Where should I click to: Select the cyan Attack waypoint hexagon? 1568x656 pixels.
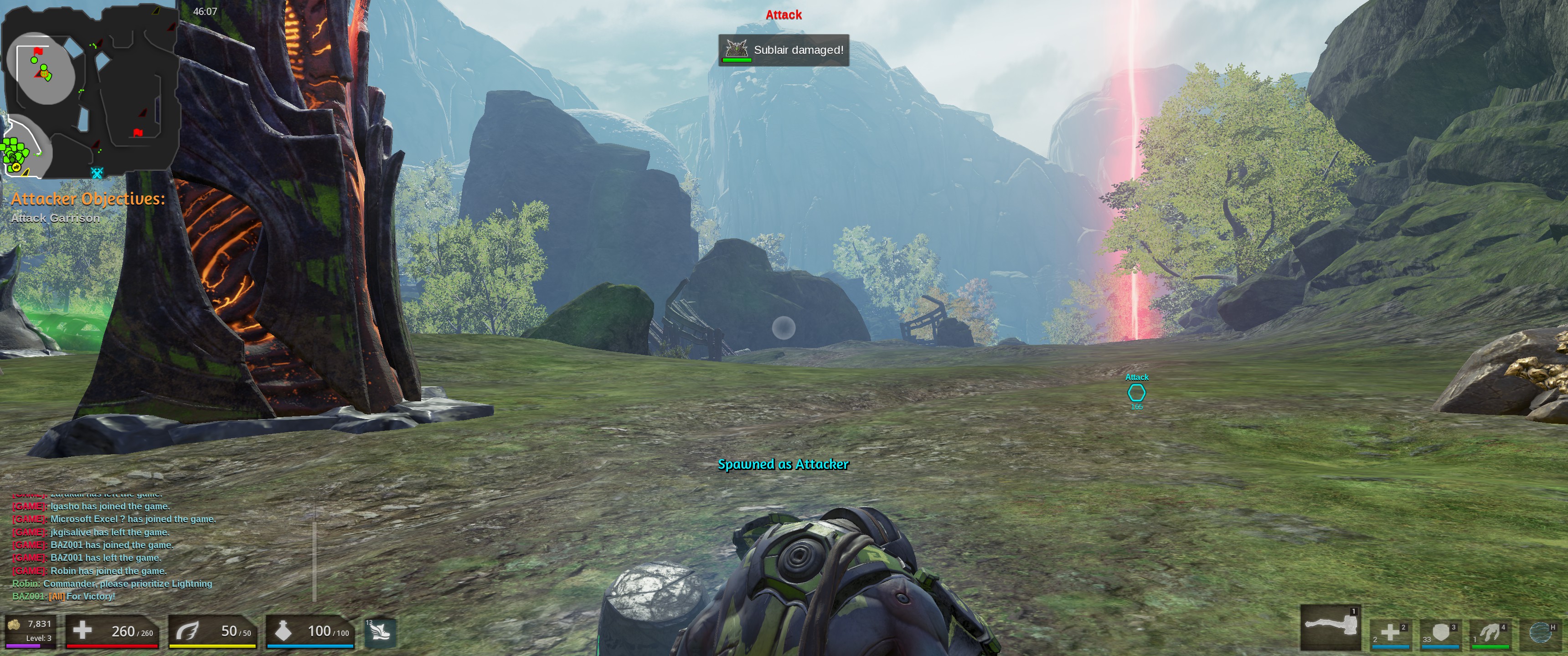point(1136,393)
